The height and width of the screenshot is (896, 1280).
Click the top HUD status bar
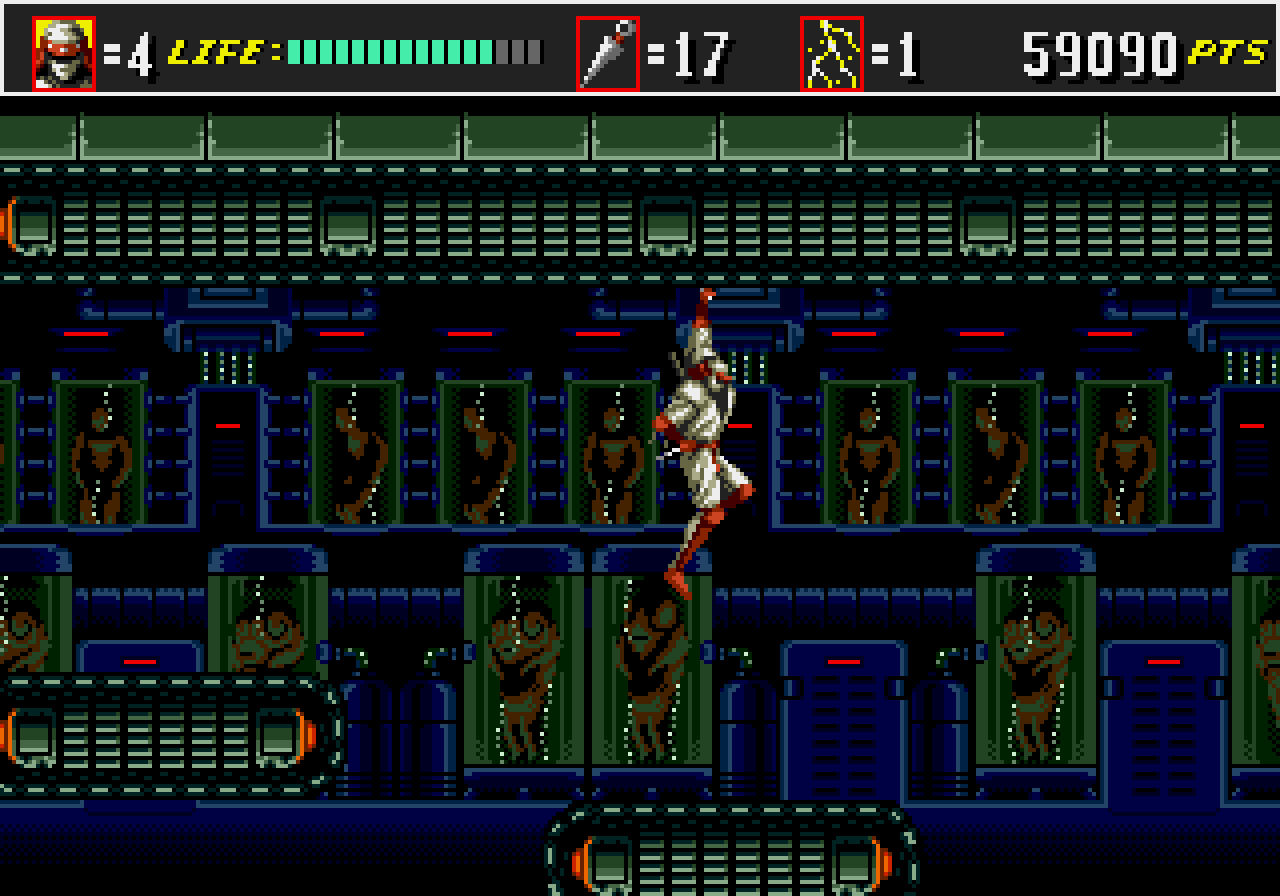[x=640, y=48]
